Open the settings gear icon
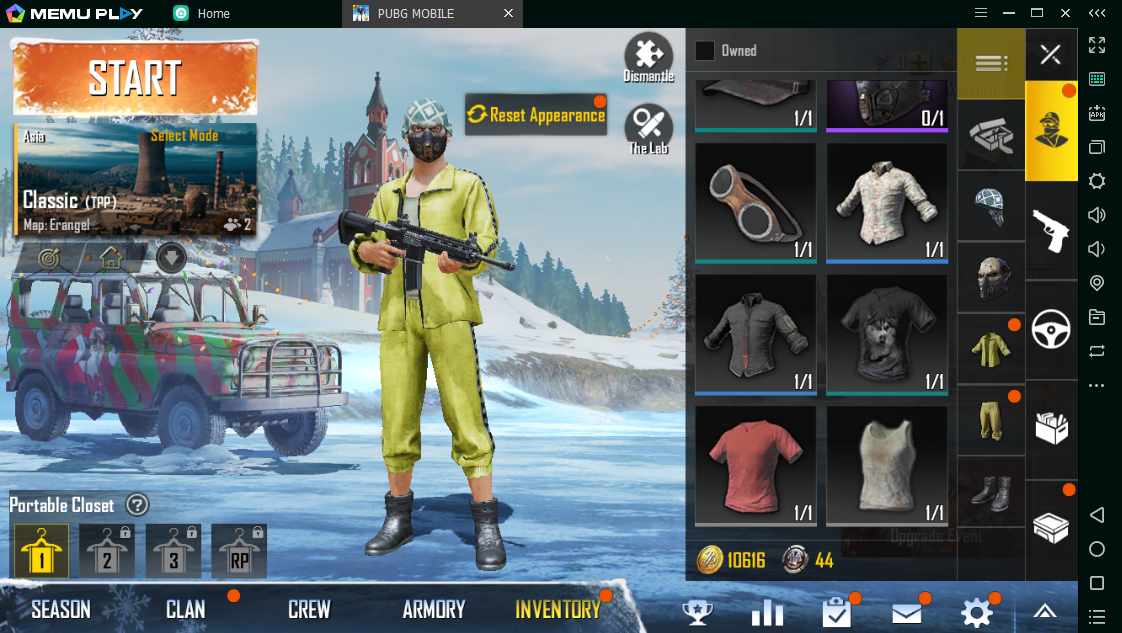The height and width of the screenshot is (633, 1122). click(x=976, y=612)
